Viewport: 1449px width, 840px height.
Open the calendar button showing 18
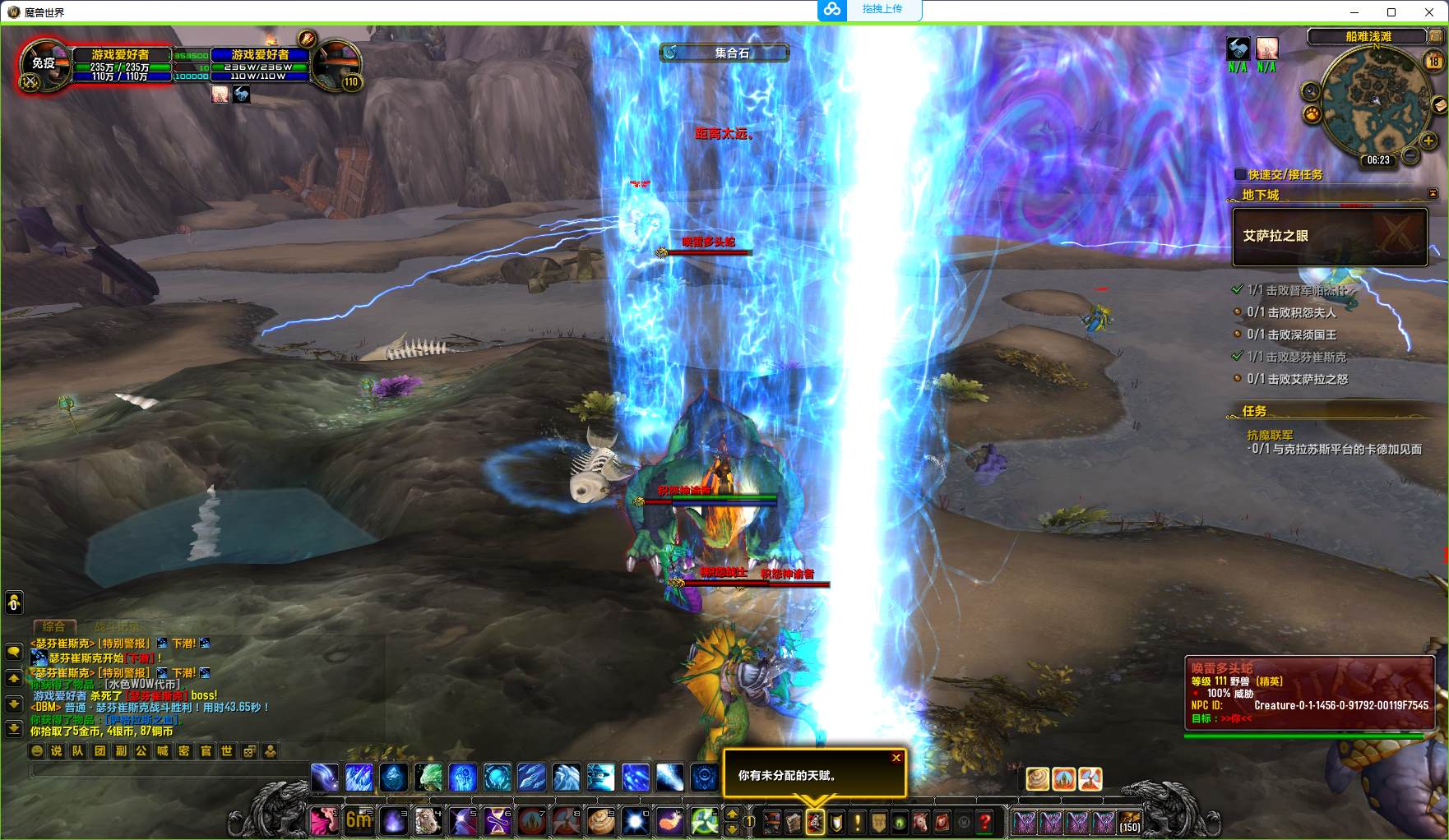tap(1434, 62)
